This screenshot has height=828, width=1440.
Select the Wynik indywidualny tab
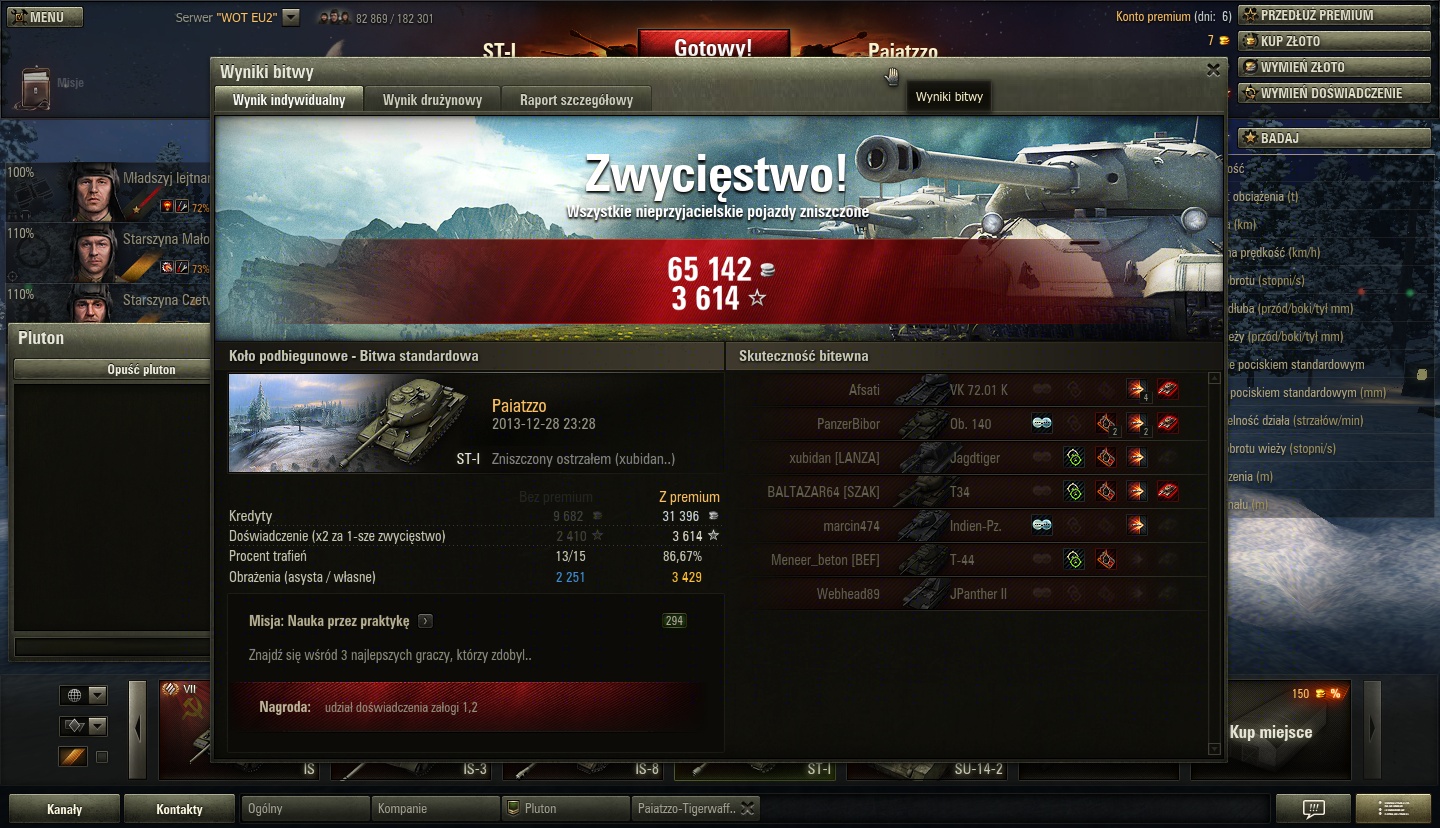point(289,100)
